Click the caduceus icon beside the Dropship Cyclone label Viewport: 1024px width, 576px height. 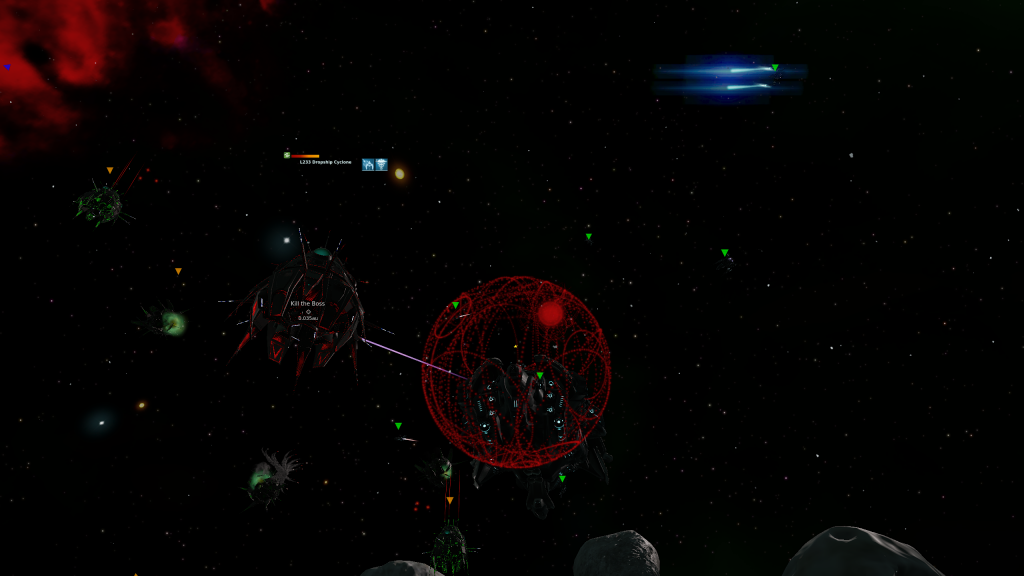click(381, 164)
